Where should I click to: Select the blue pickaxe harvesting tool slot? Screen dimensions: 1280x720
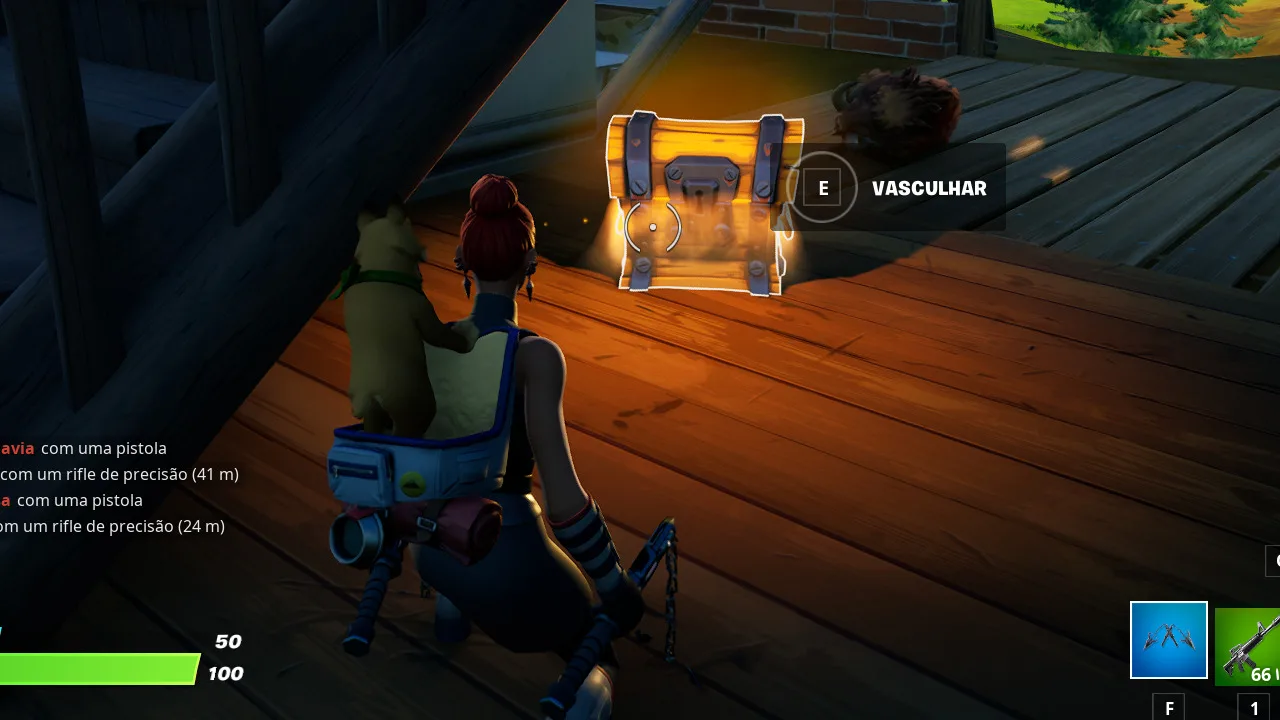[1168, 640]
